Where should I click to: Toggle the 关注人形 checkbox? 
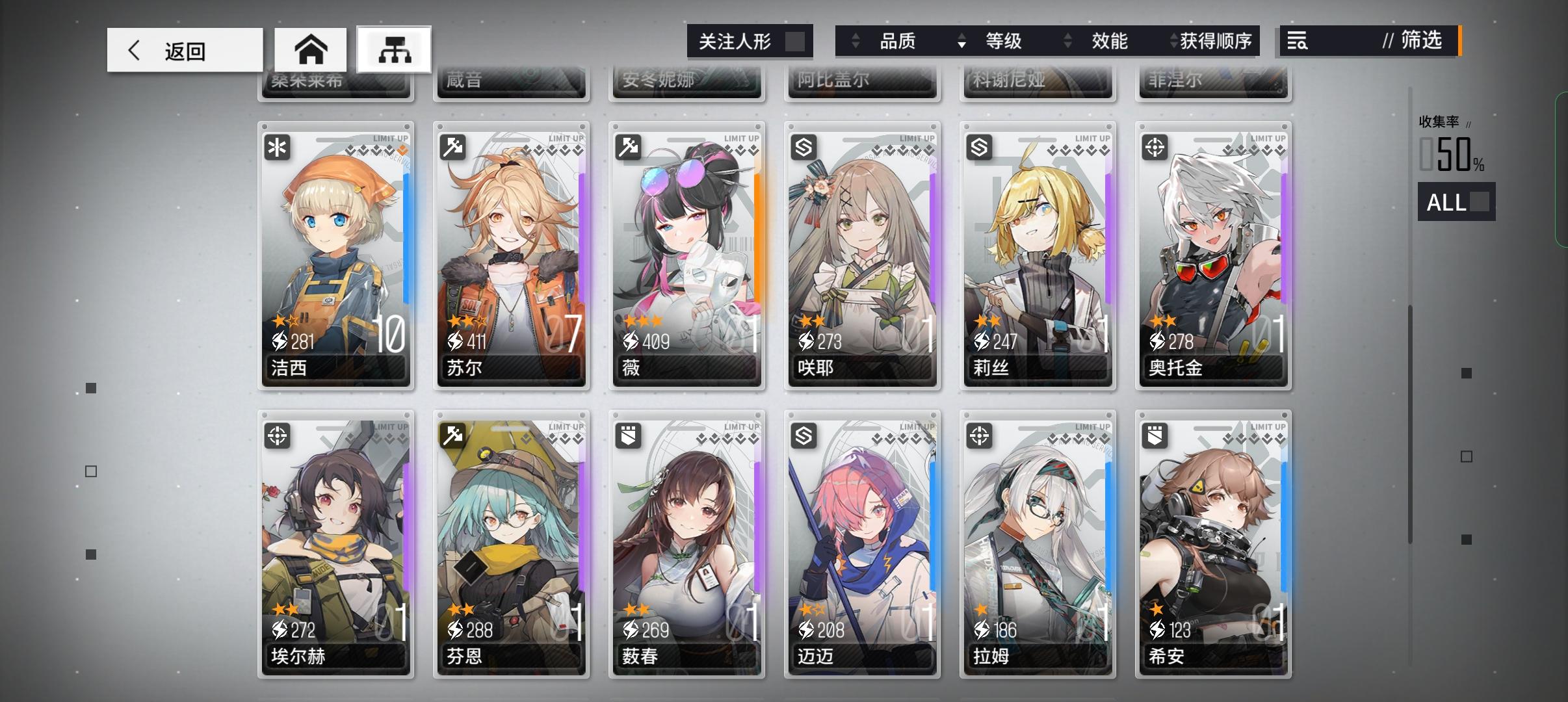pyautogui.click(x=796, y=41)
